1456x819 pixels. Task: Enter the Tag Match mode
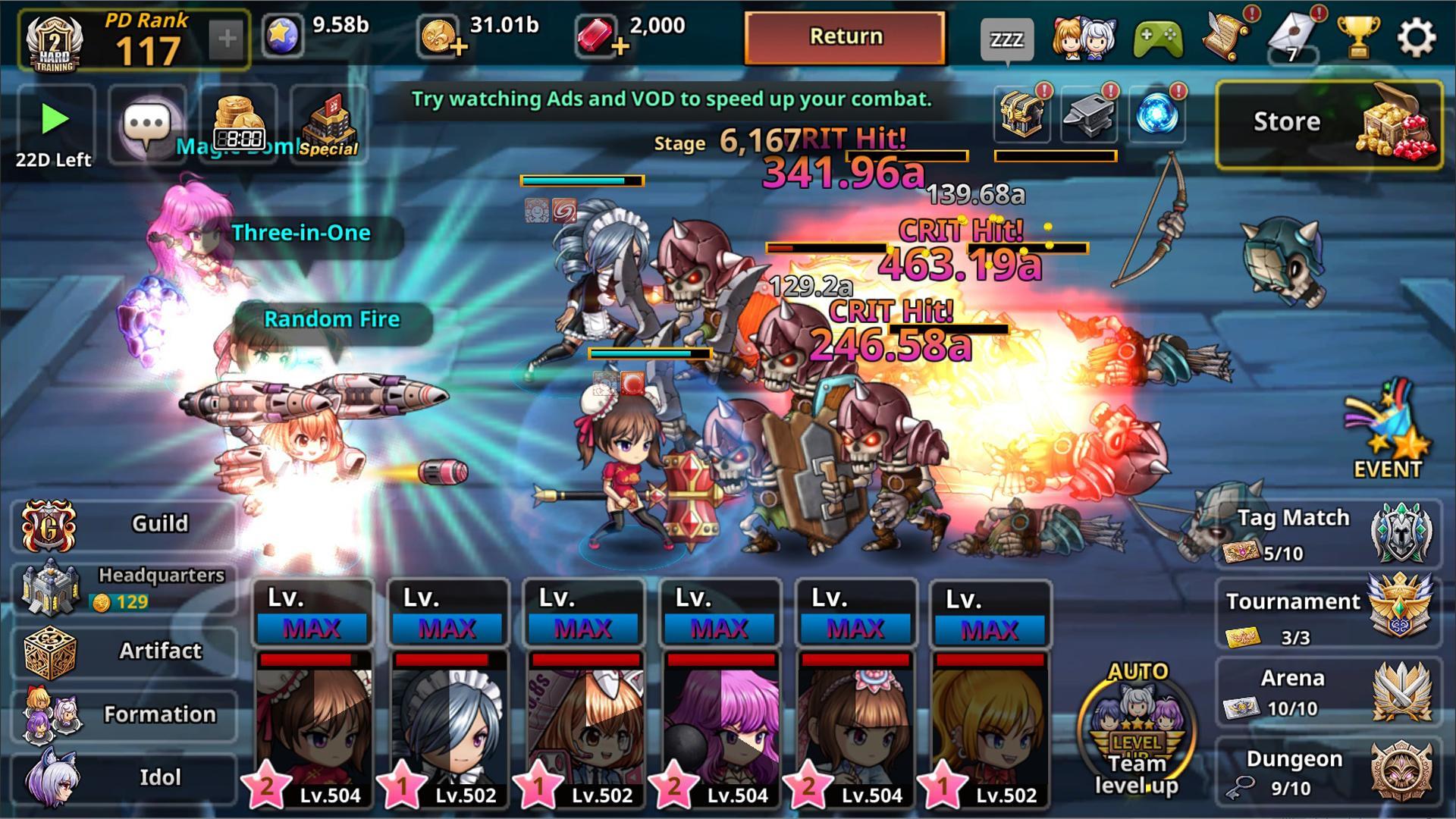[1329, 534]
